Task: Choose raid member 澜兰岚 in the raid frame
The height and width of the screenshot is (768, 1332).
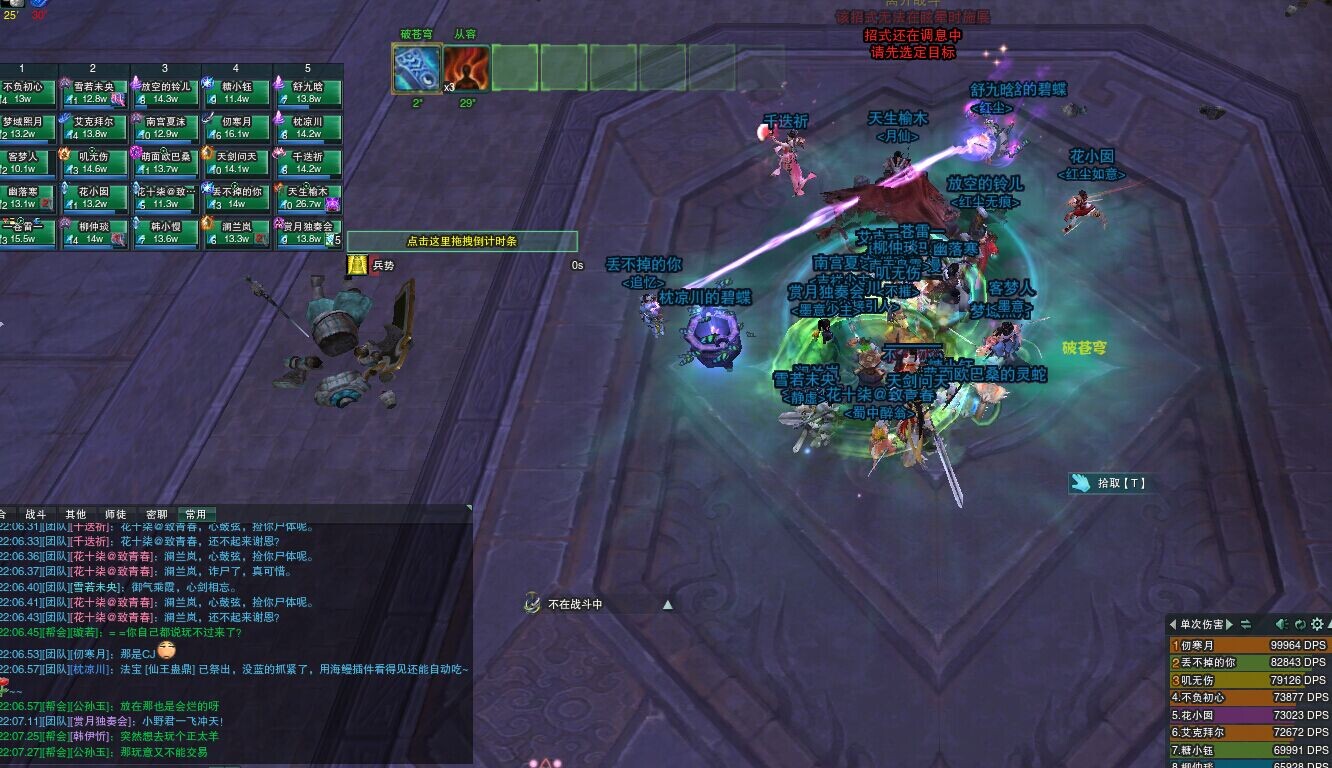Action: (x=237, y=233)
